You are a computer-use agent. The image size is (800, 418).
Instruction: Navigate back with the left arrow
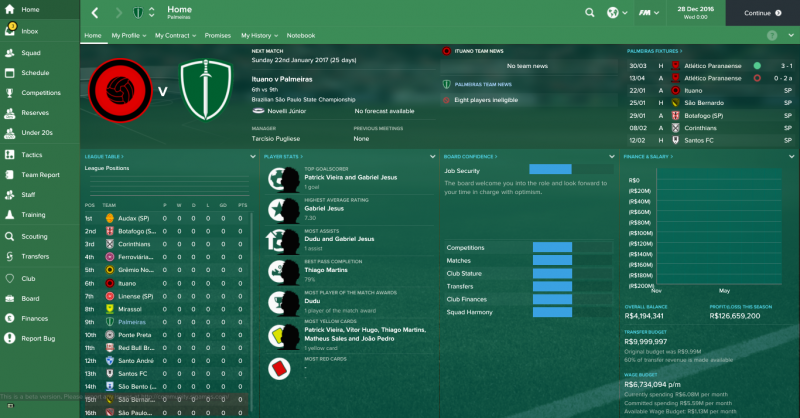[x=94, y=13]
